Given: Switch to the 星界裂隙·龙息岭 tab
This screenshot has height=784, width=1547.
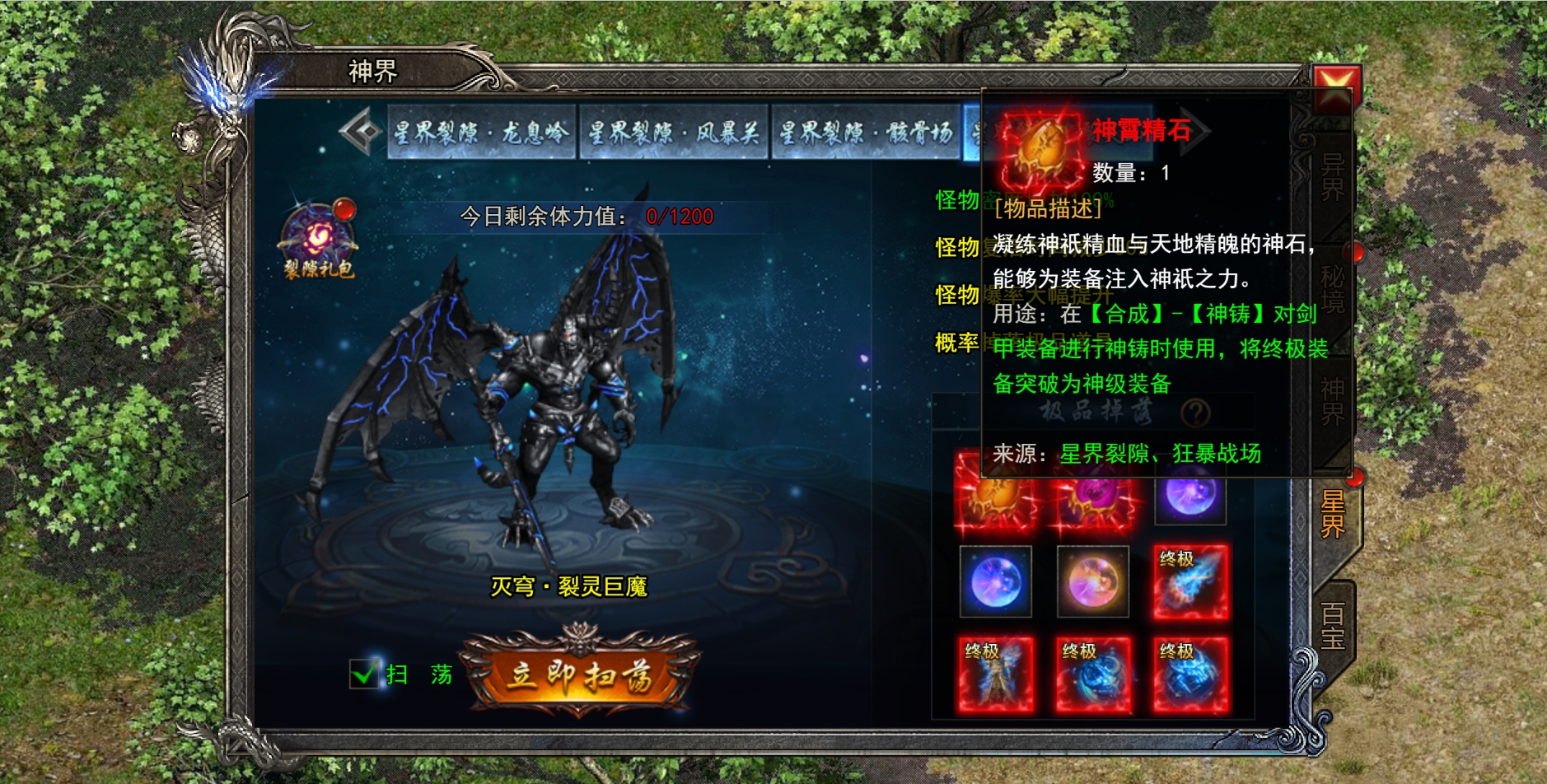Looking at the screenshot, I should pos(481,132).
